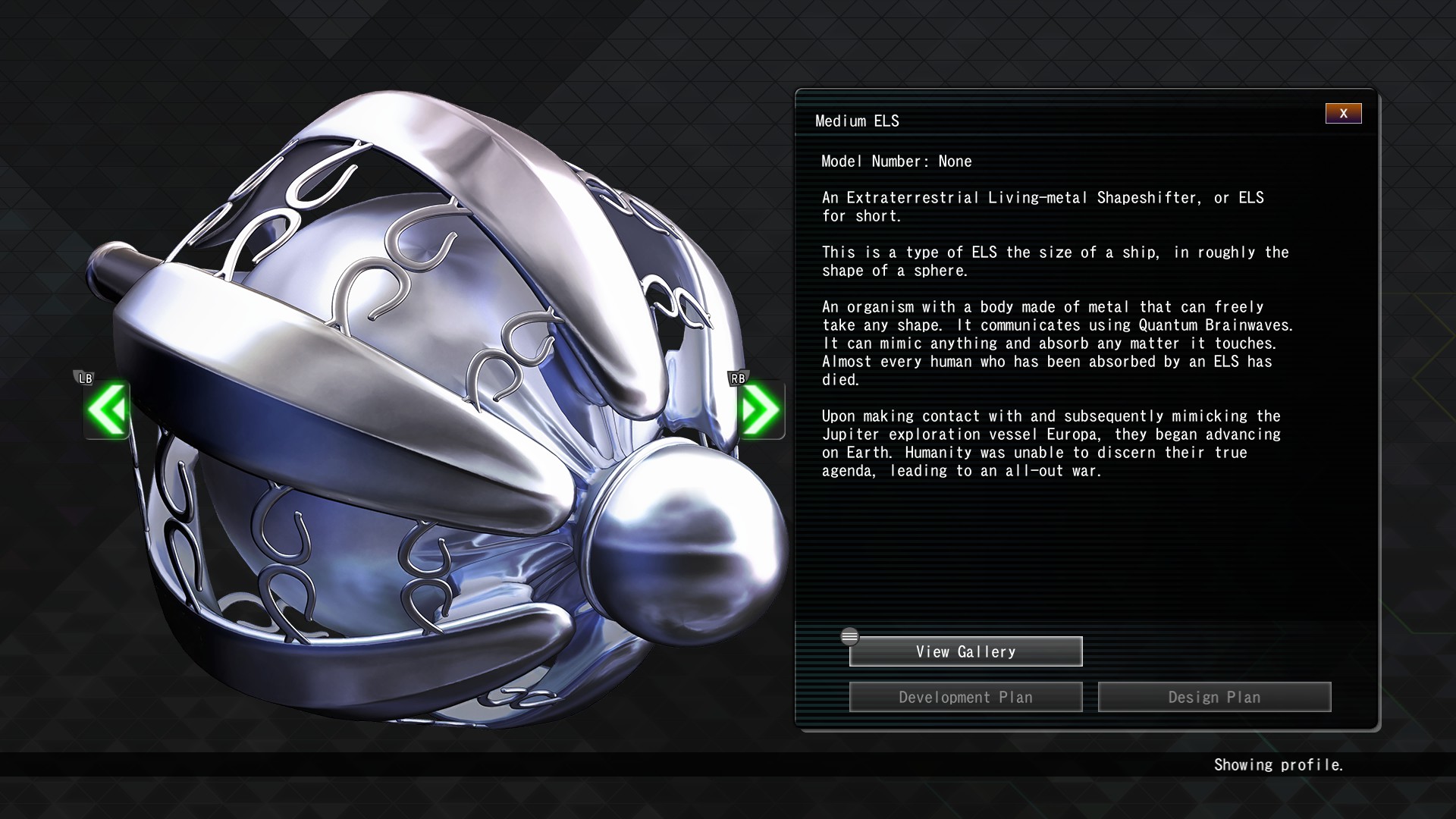Go to previous unit with left green arrow
The image size is (1456, 819).
coord(107,410)
